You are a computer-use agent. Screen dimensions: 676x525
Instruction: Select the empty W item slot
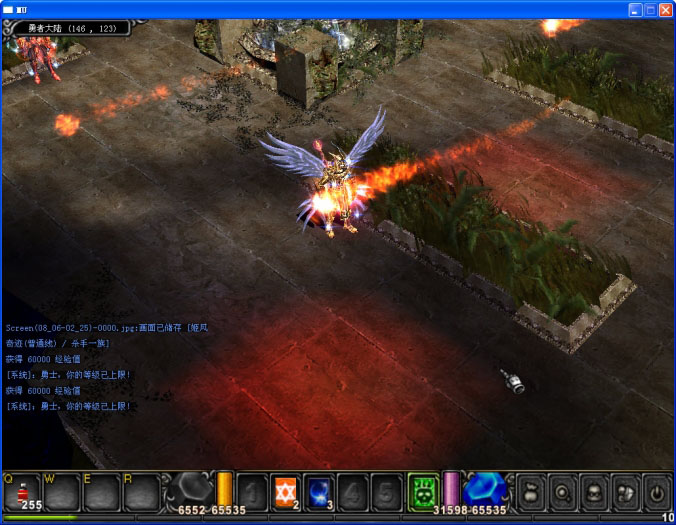click(x=62, y=493)
